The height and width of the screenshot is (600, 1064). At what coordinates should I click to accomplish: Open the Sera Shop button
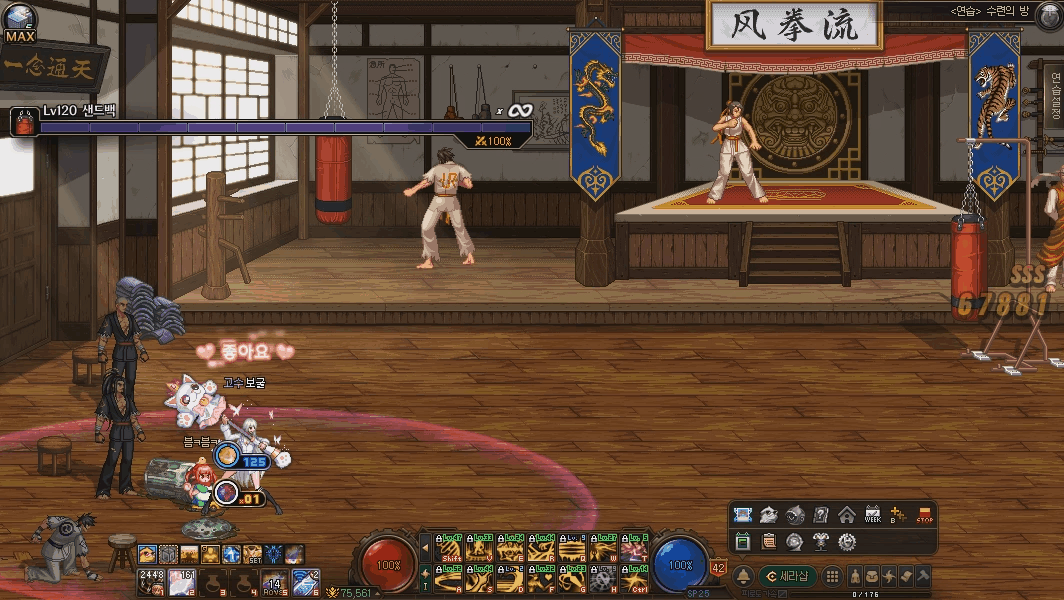click(786, 577)
